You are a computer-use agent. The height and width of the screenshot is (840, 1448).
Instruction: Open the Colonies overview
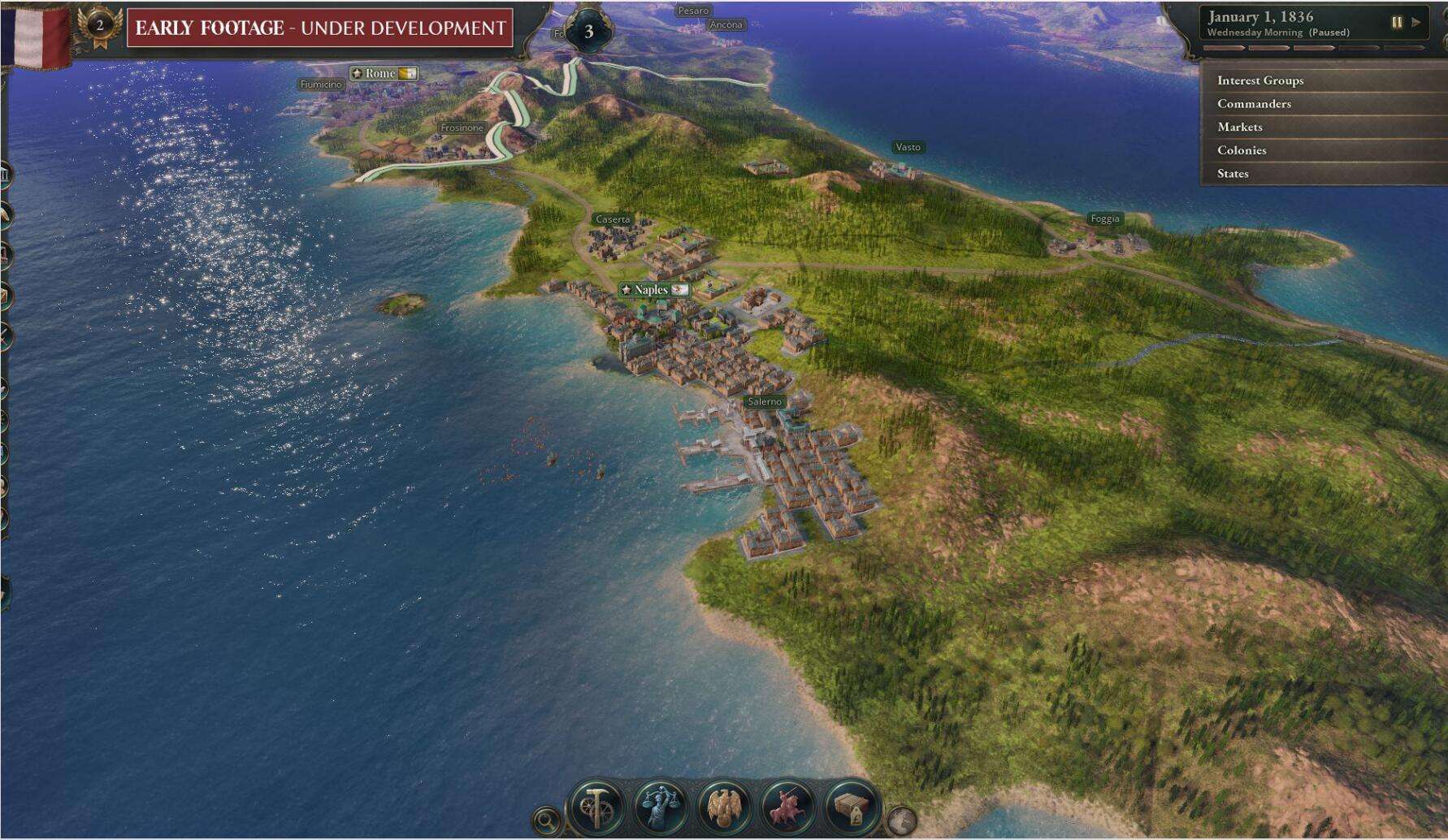pos(1241,150)
